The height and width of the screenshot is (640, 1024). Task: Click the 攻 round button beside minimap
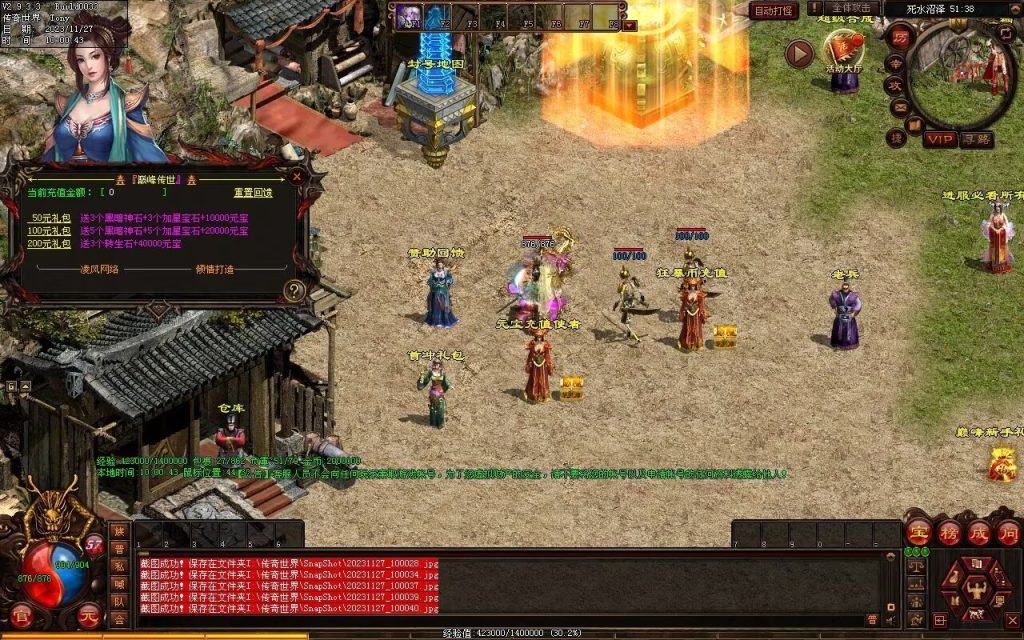[x=897, y=84]
